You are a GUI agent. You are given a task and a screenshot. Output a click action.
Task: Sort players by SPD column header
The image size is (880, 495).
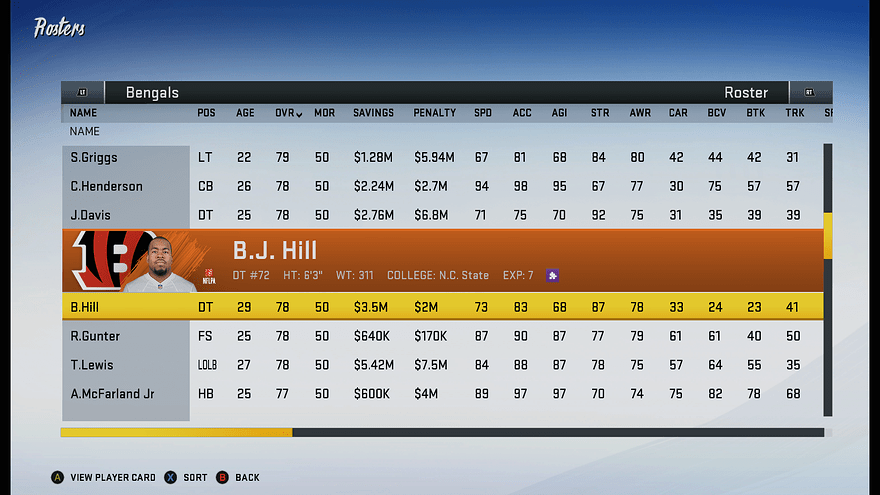482,113
